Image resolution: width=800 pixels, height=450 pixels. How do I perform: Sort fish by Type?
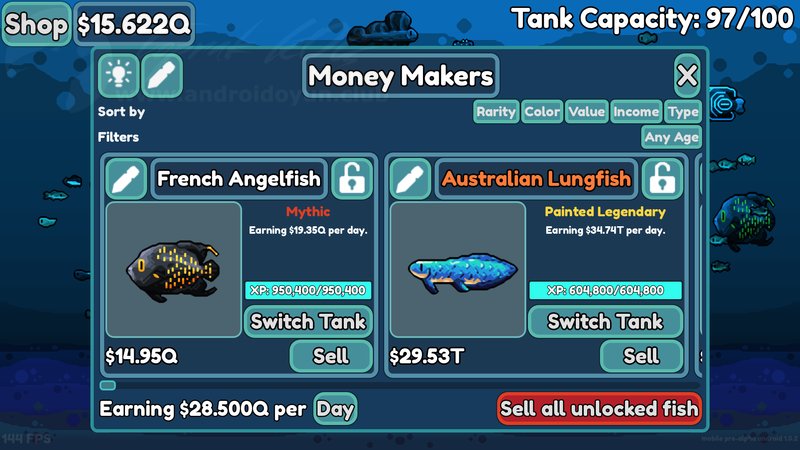684,112
